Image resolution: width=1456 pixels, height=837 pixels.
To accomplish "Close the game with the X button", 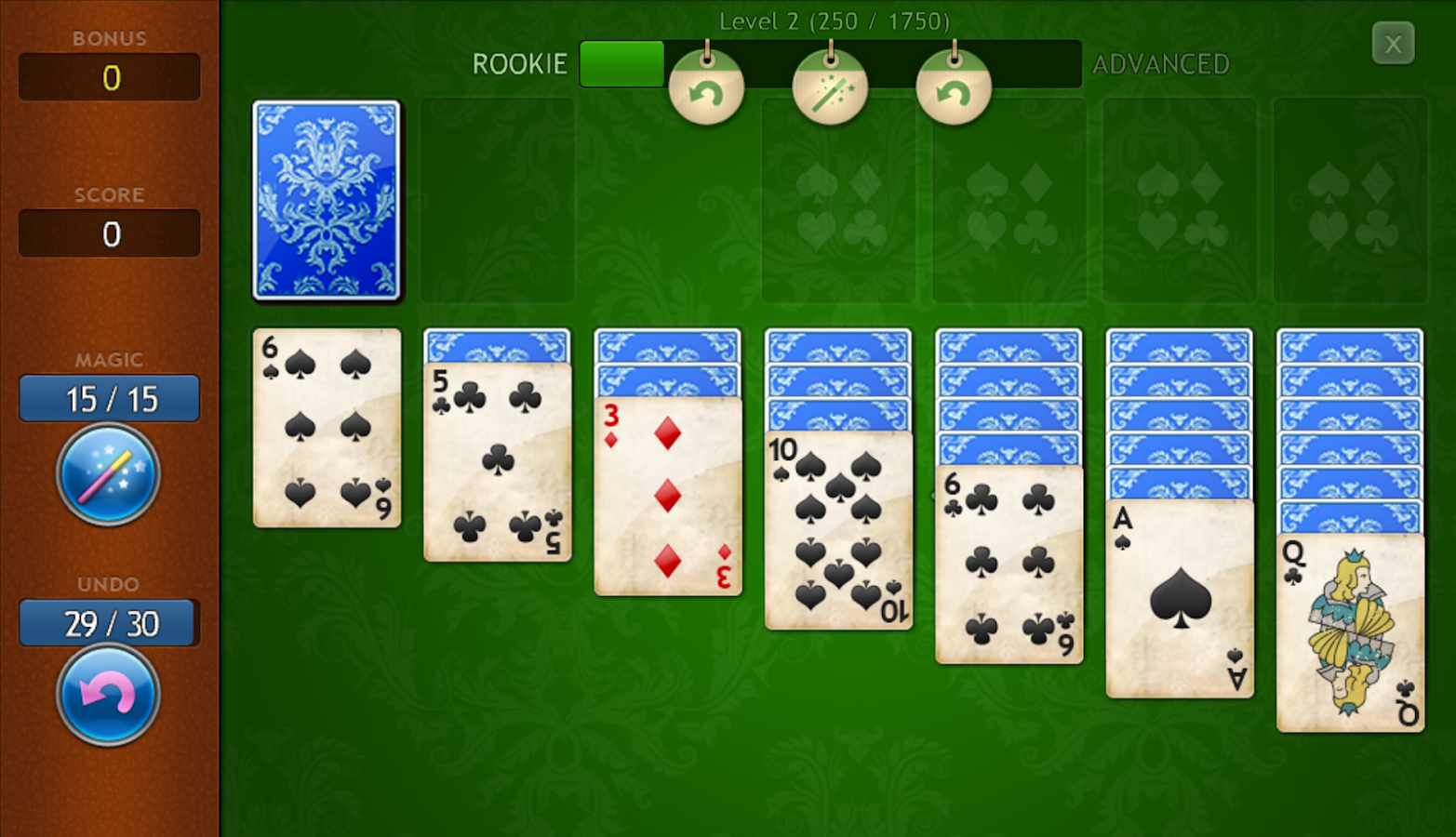I will 1393,44.
